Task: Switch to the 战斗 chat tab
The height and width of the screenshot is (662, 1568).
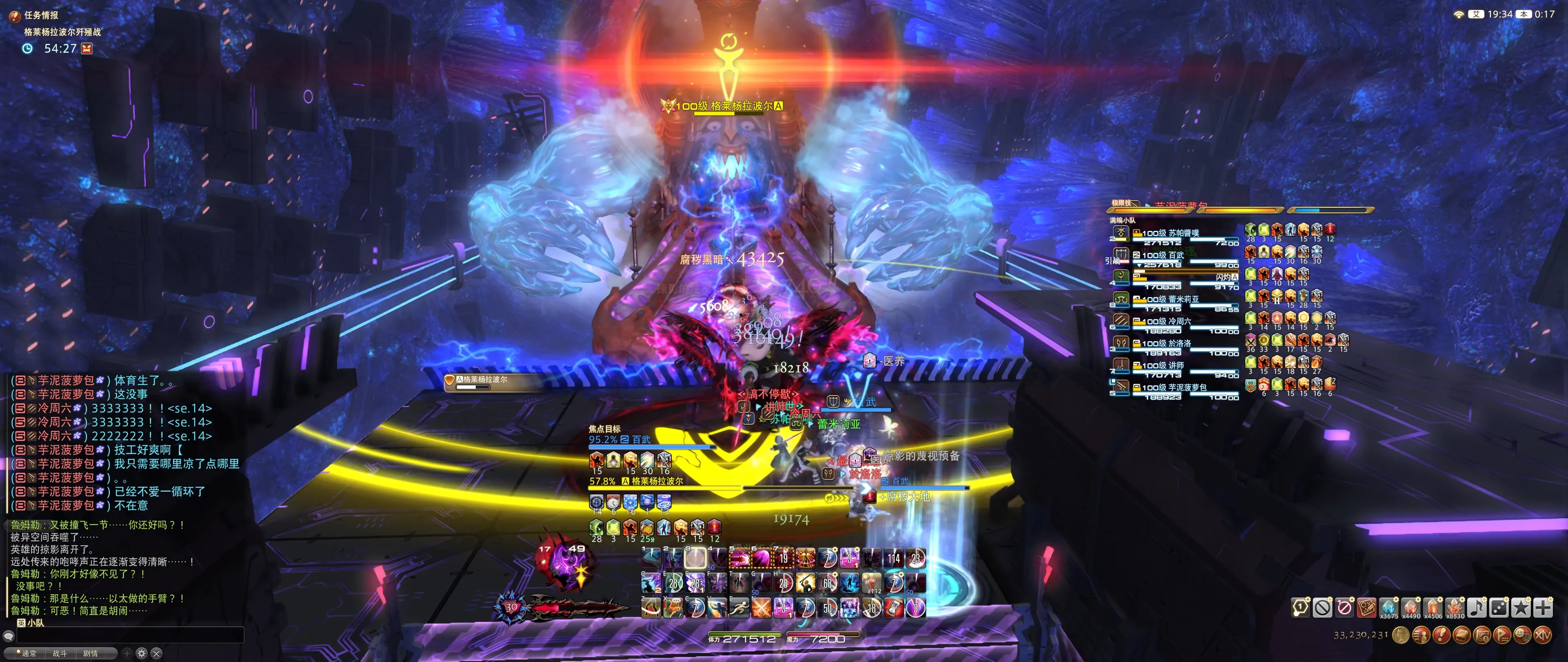Action: tap(60, 653)
